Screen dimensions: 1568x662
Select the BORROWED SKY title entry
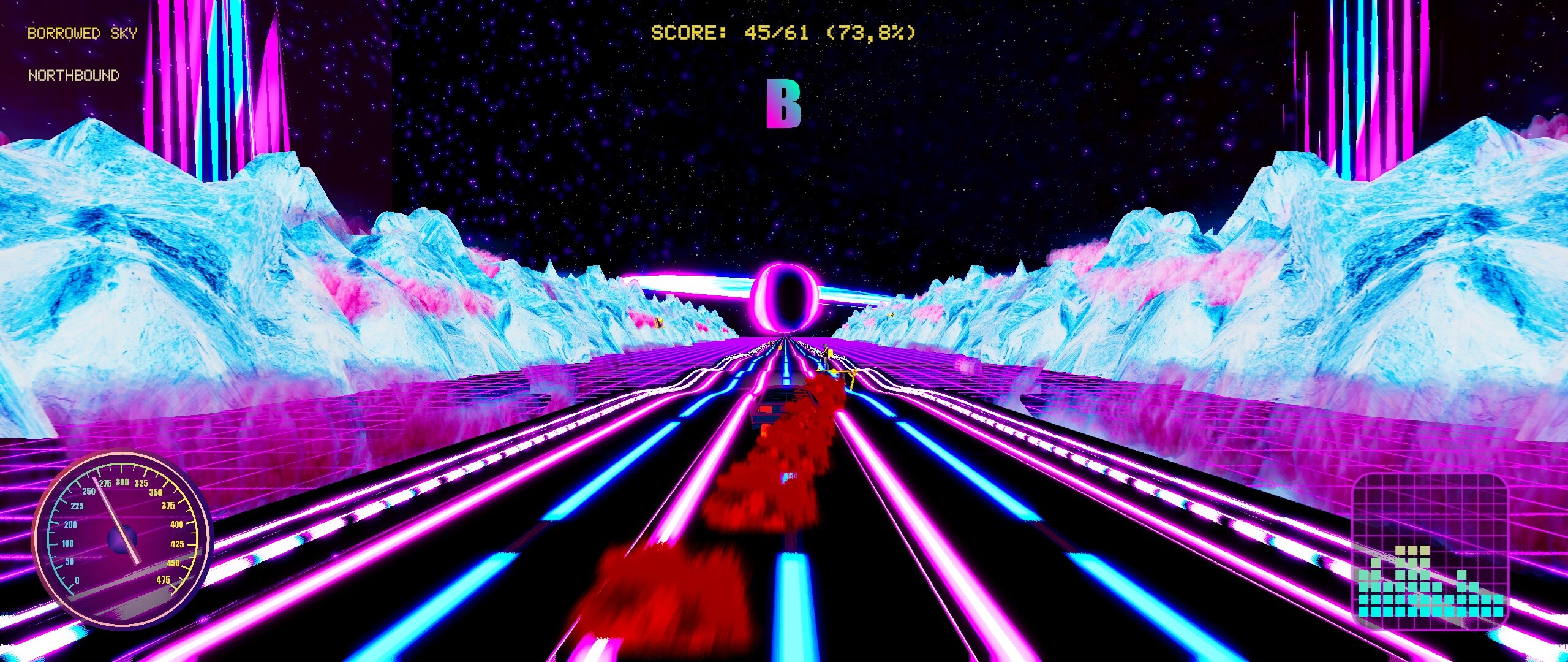(x=82, y=33)
